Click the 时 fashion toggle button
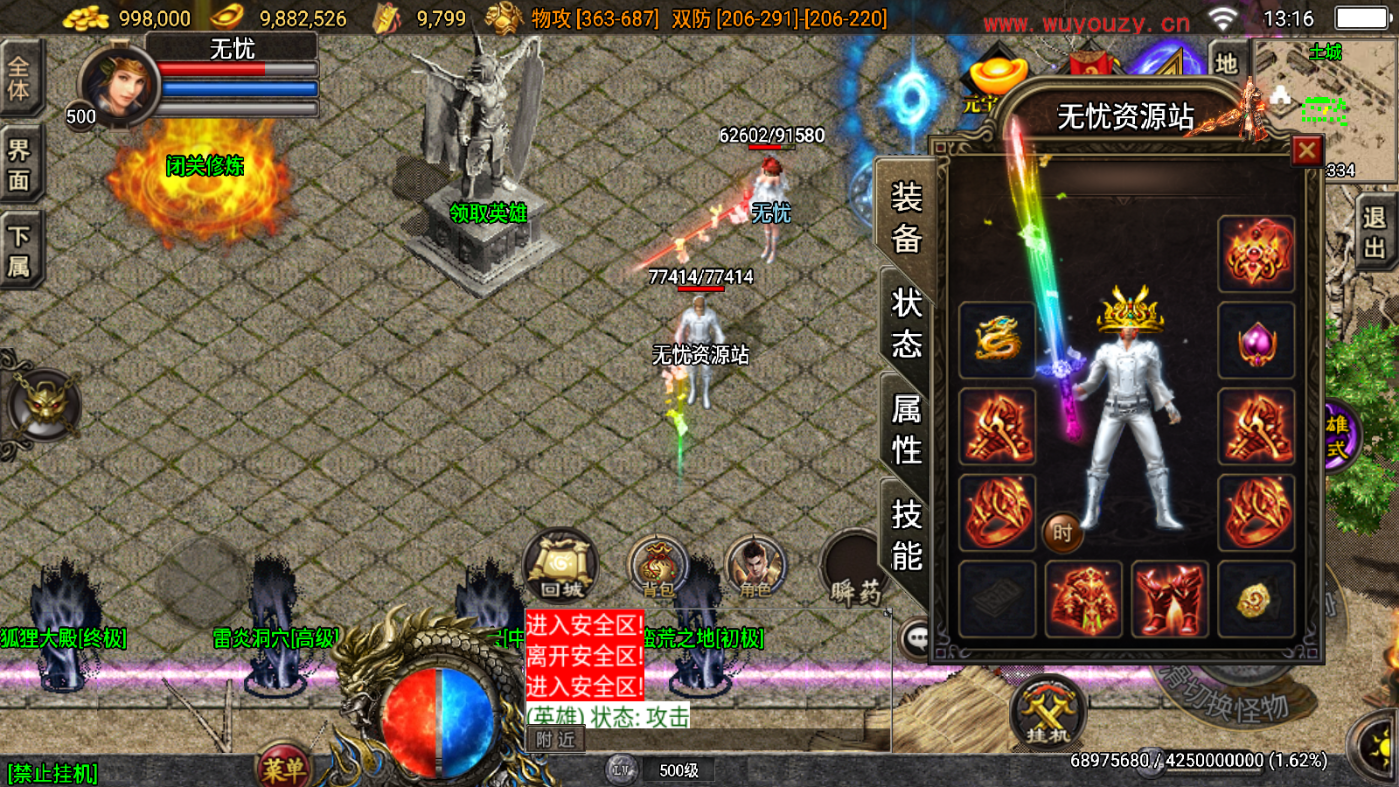This screenshot has width=1399, height=787. pos(1062,533)
